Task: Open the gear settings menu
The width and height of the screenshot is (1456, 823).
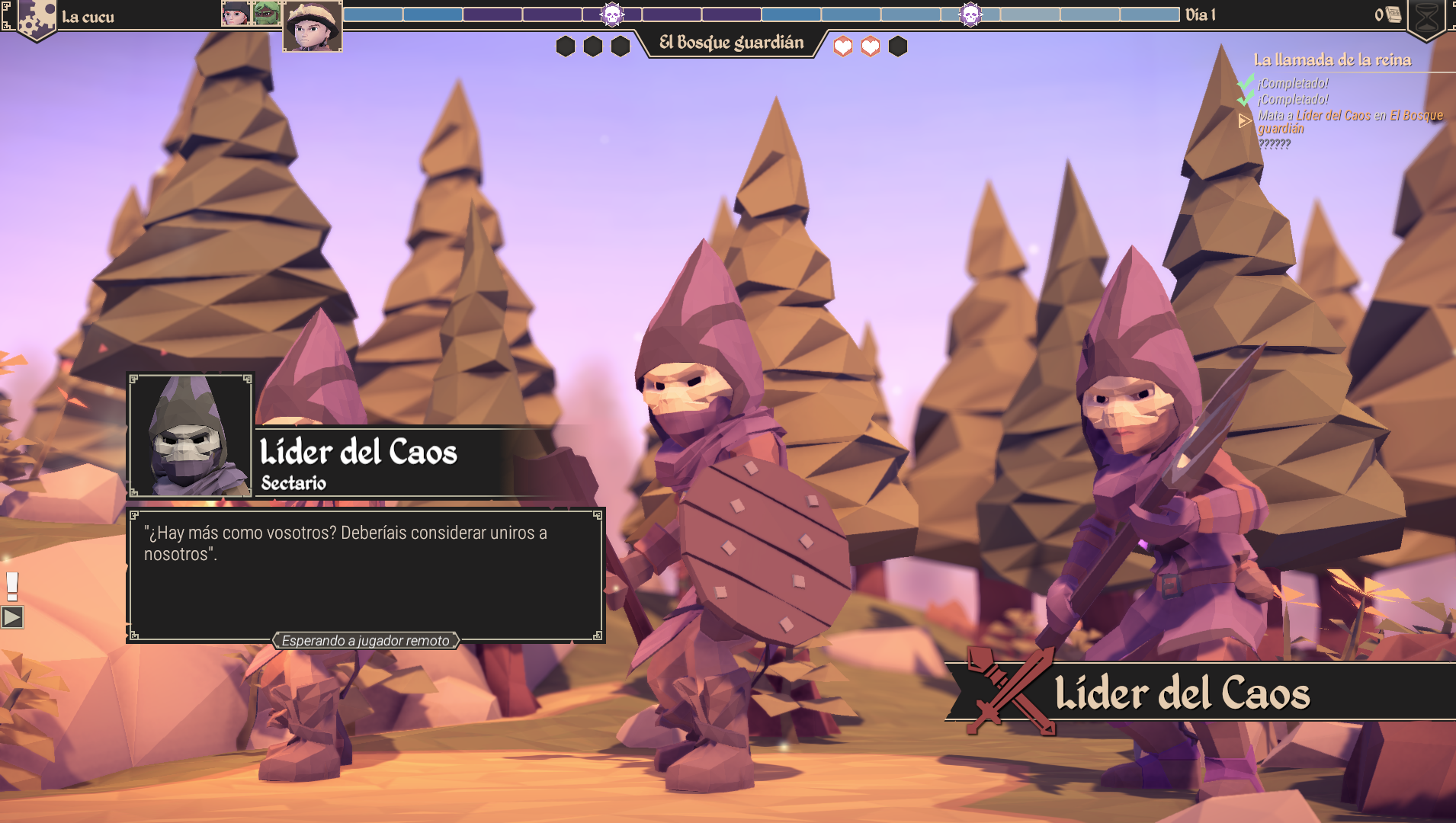Action: click(x=34, y=18)
